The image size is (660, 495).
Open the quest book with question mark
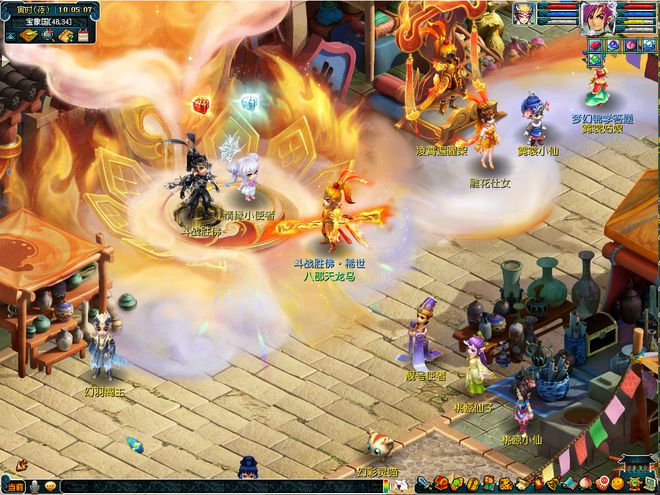coord(65,36)
